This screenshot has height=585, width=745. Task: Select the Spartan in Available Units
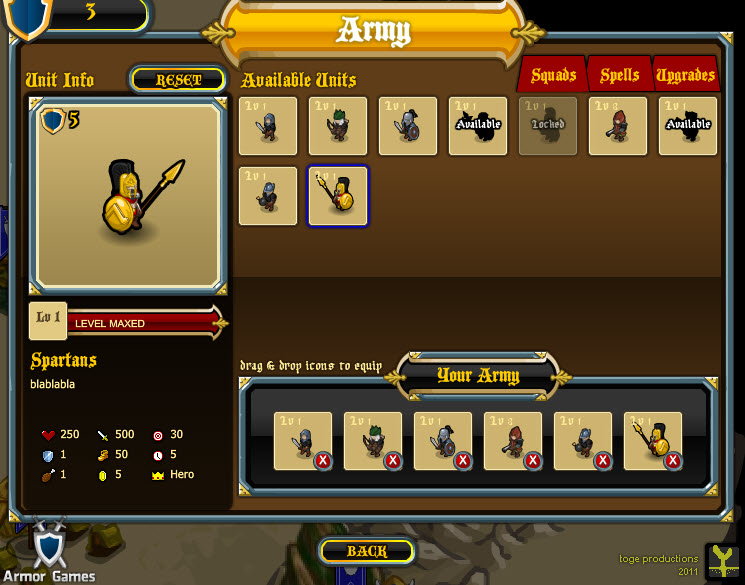point(338,196)
